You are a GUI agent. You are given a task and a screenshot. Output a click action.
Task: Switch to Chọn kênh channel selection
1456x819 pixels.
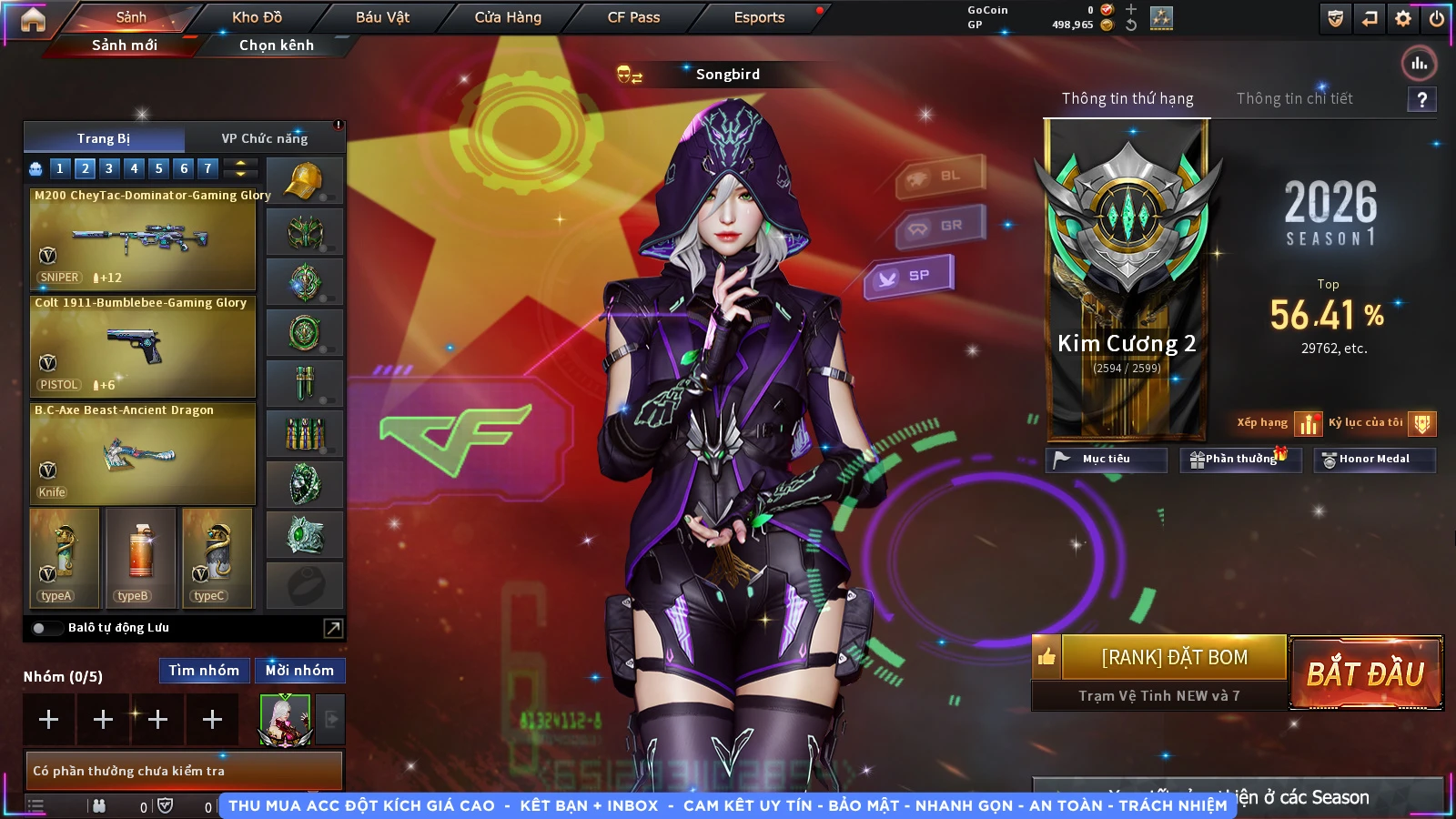tap(276, 45)
